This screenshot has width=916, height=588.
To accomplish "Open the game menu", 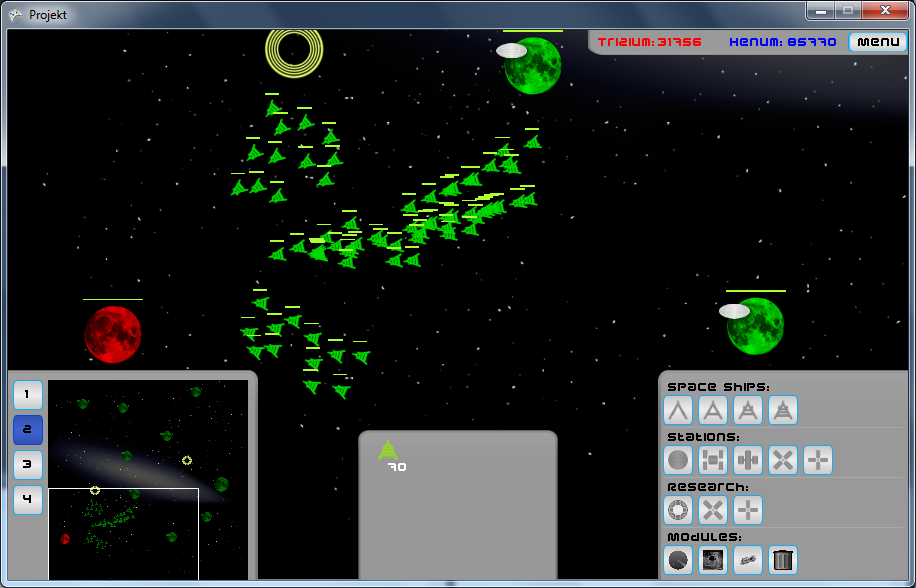I will [x=878, y=42].
